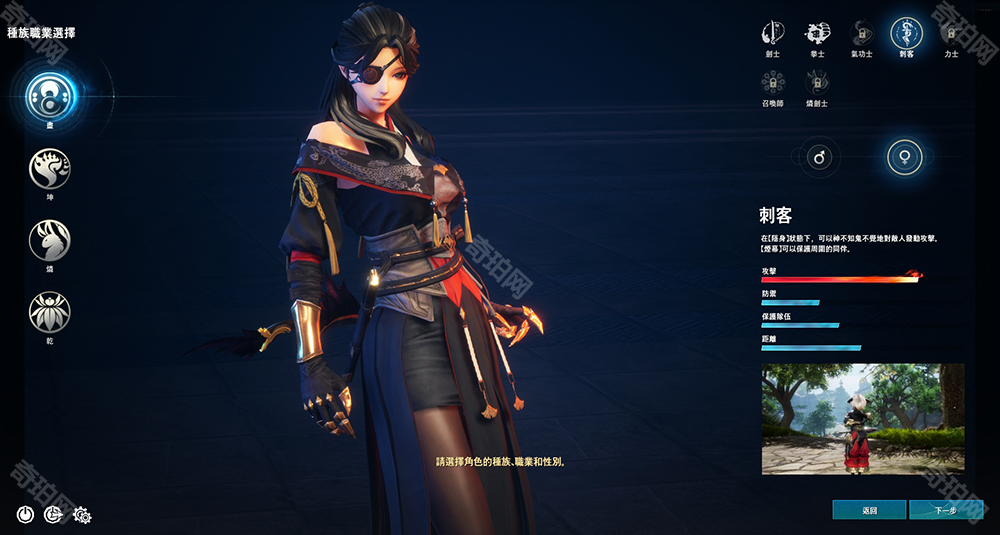This screenshot has height=535, width=1000.
Task: Select the Assassin (刺客) class icon
Action: tap(906, 31)
